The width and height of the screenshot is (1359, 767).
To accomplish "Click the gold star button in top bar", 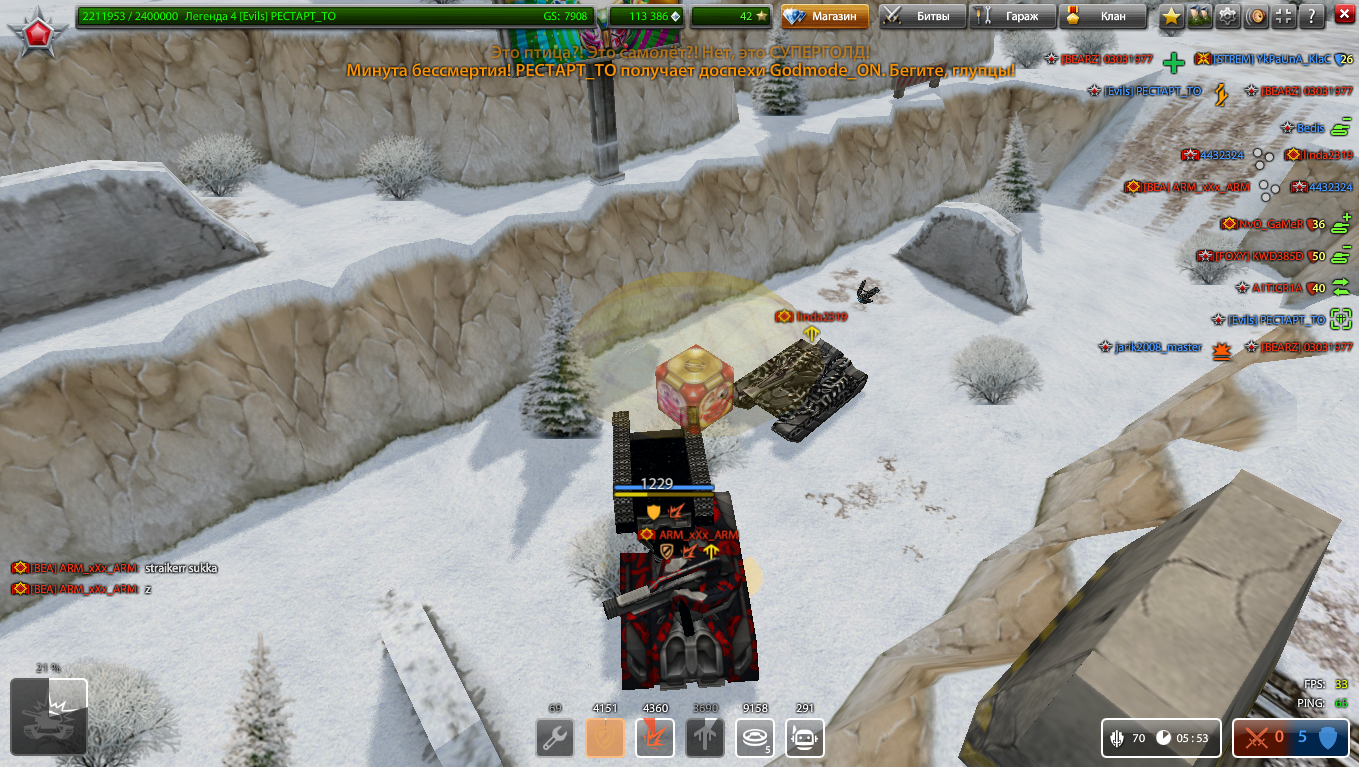I will point(1172,16).
